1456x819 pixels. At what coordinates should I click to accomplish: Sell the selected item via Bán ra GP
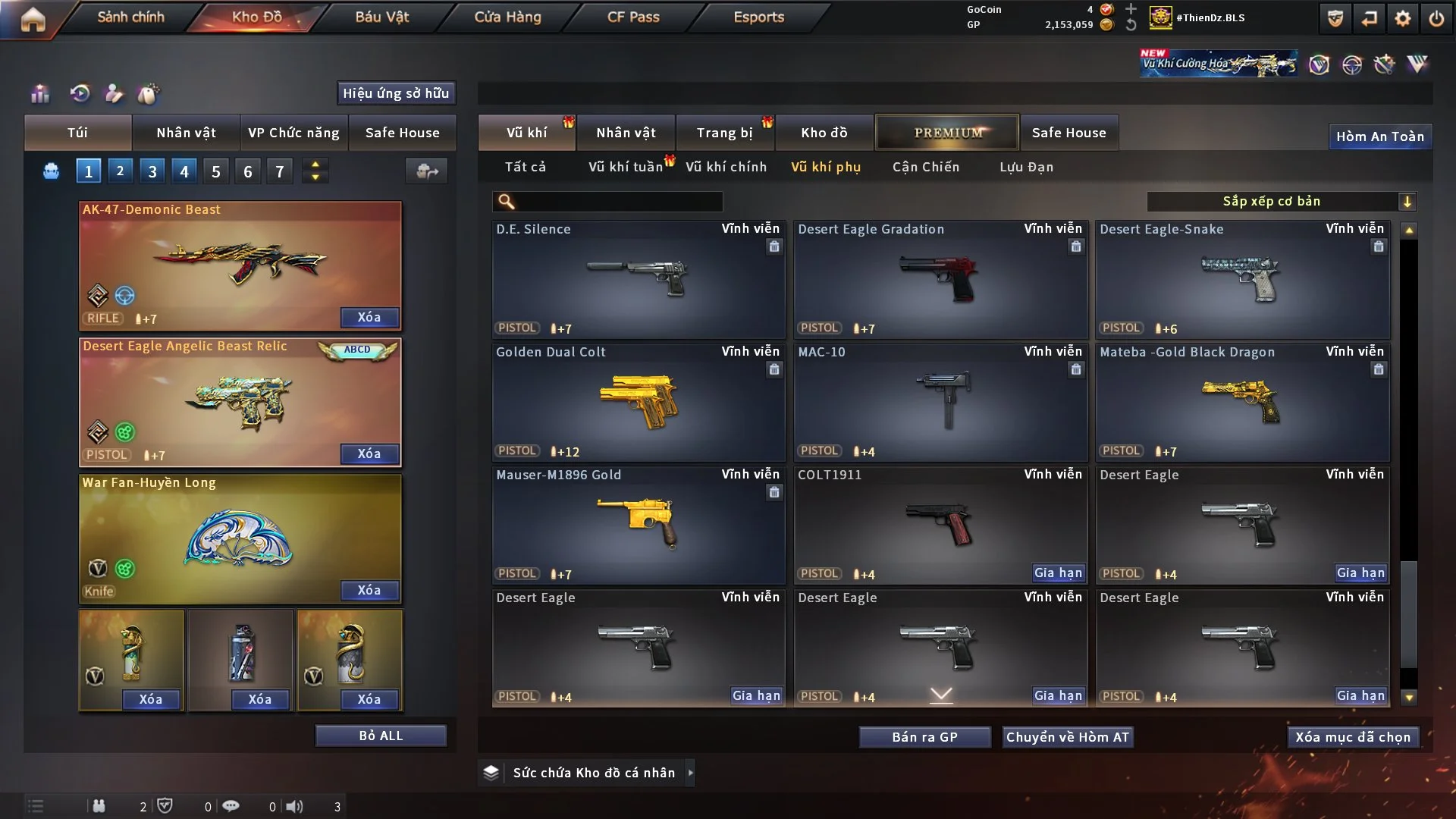(x=924, y=737)
